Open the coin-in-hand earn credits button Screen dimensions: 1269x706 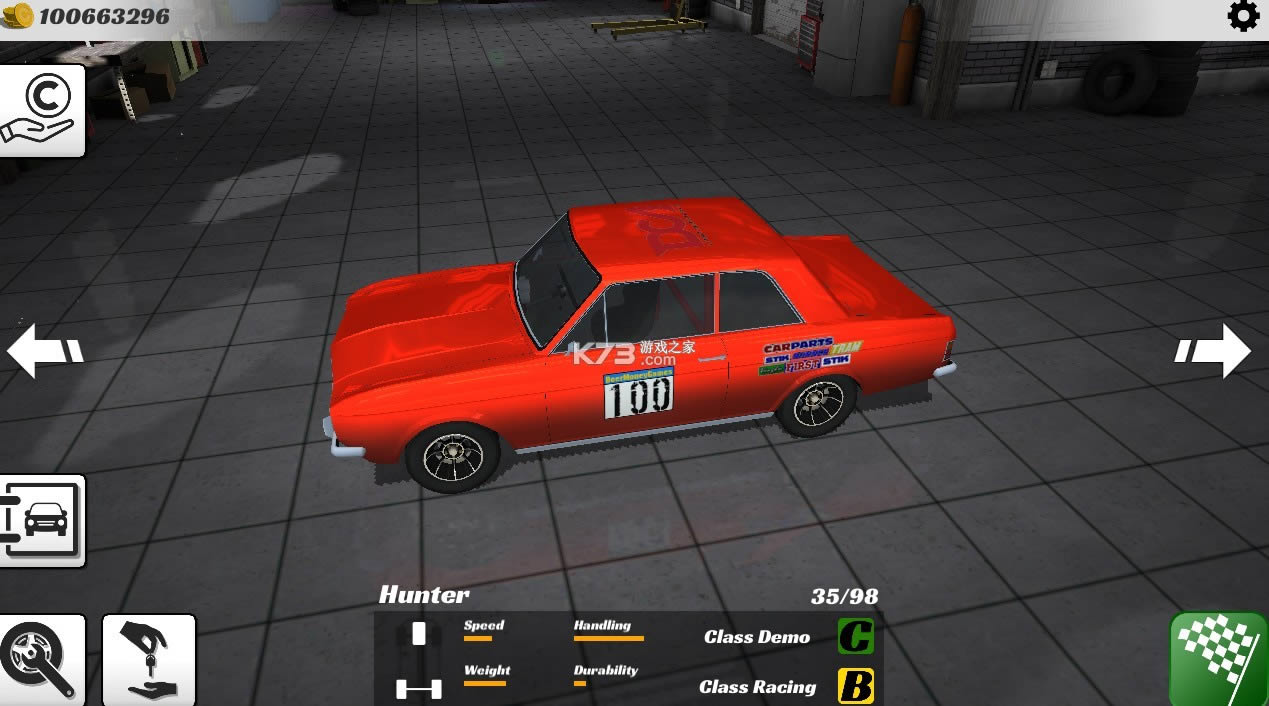pyautogui.click(x=40, y=110)
